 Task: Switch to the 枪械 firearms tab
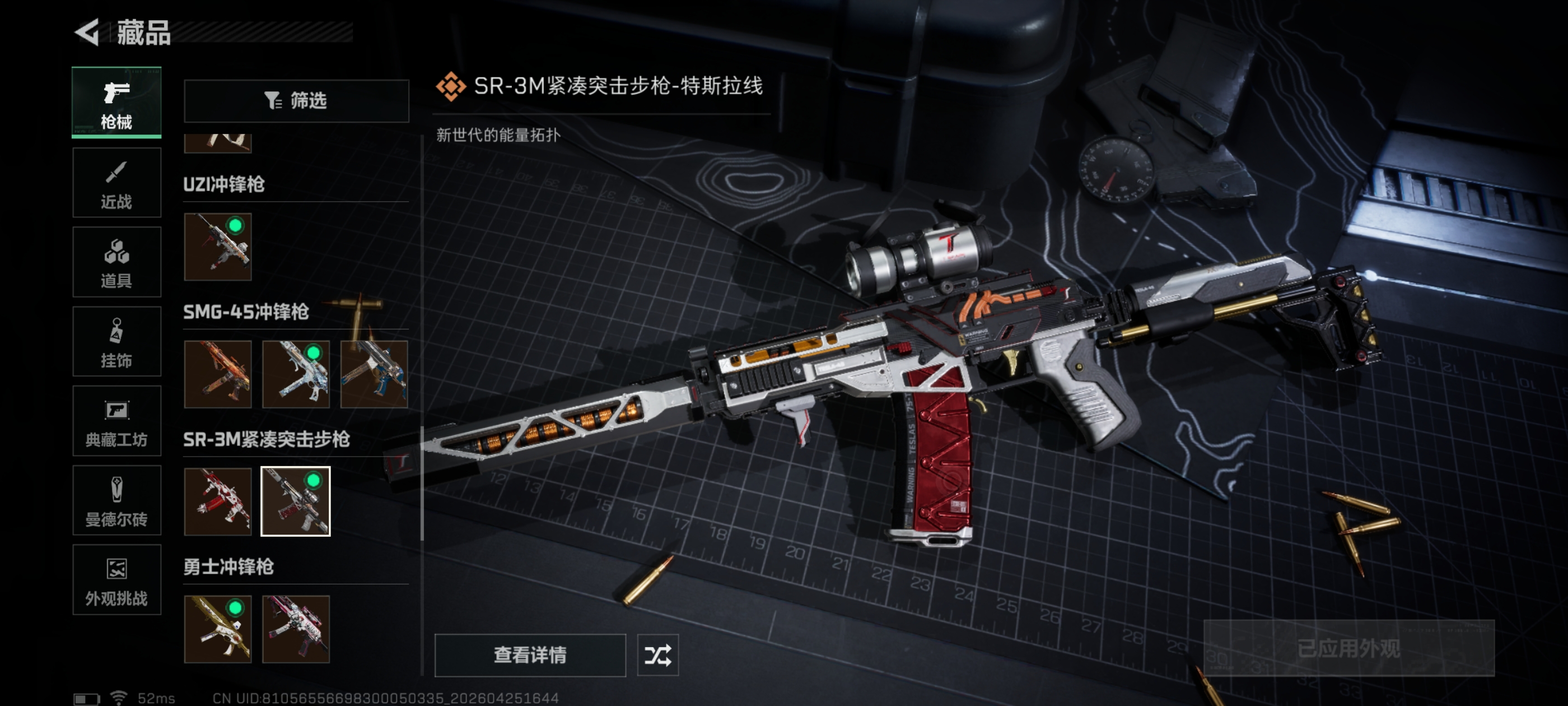(116, 103)
